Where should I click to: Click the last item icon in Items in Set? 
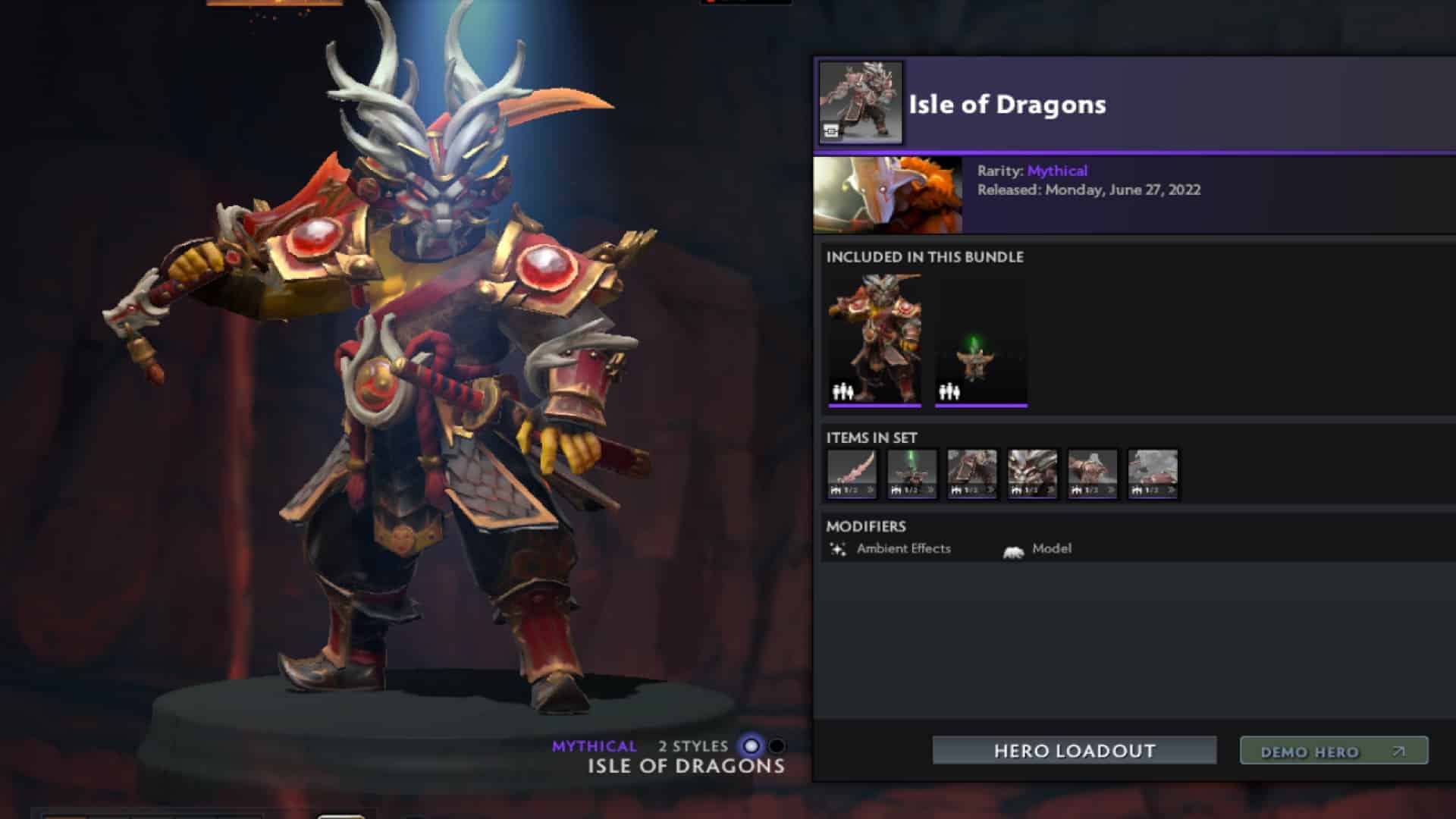1153,470
